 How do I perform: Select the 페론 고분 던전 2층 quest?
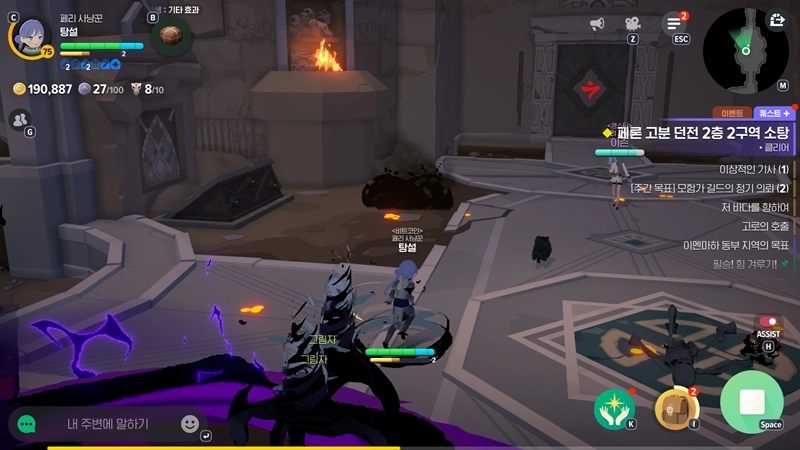click(x=702, y=132)
